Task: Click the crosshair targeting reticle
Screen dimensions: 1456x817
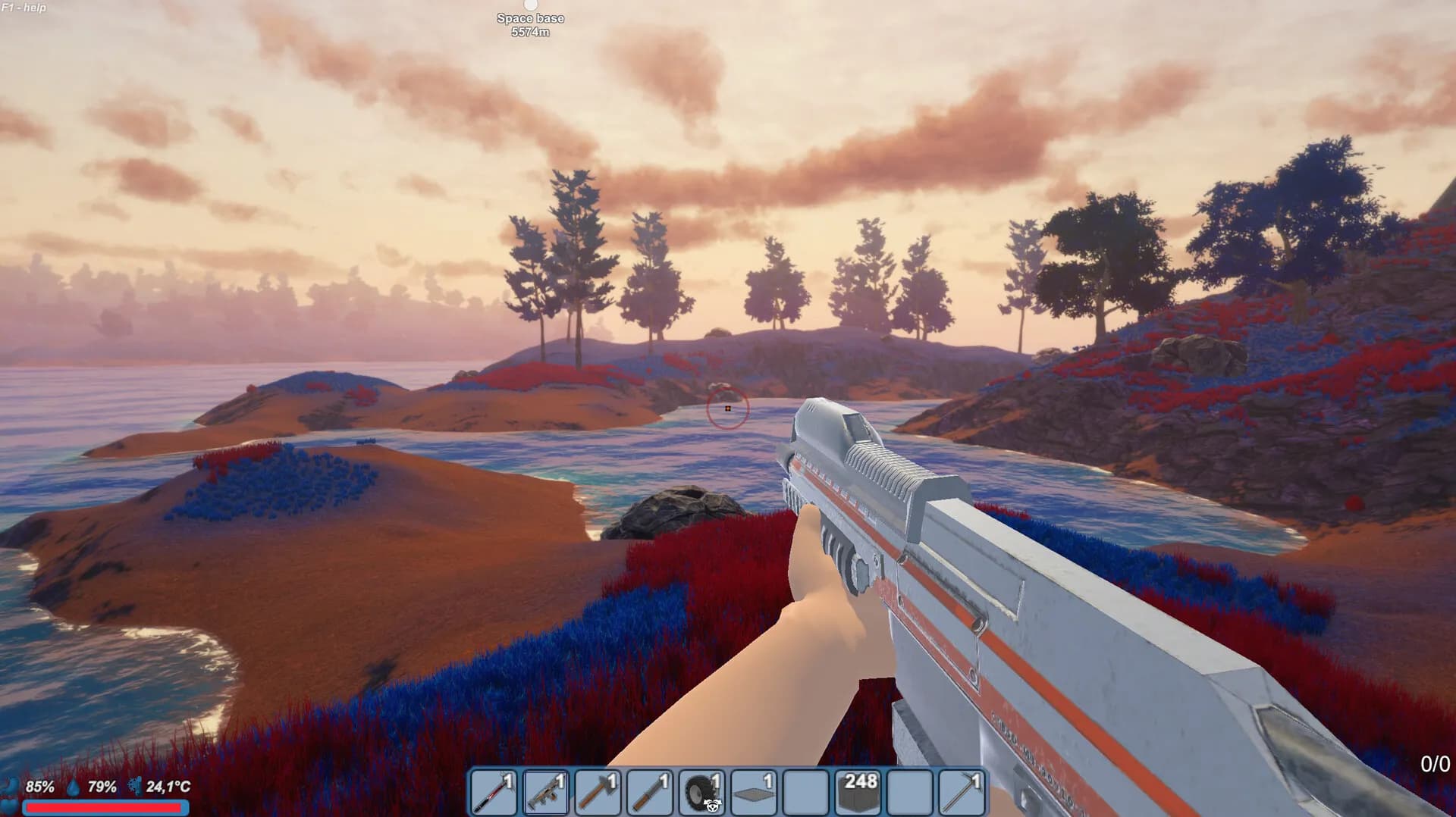Action: [x=727, y=409]
